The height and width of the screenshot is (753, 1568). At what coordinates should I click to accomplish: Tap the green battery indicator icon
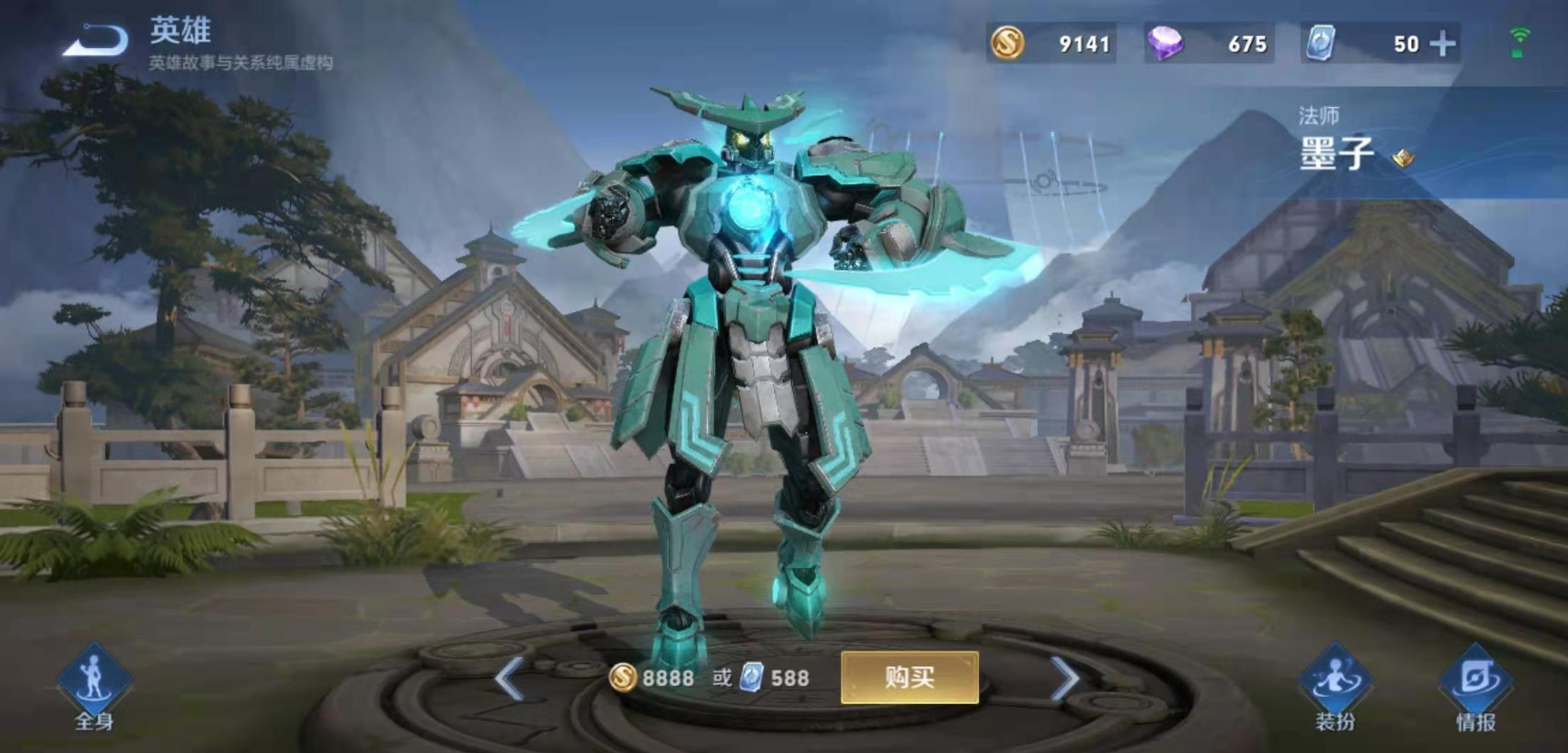[1515, 52]
